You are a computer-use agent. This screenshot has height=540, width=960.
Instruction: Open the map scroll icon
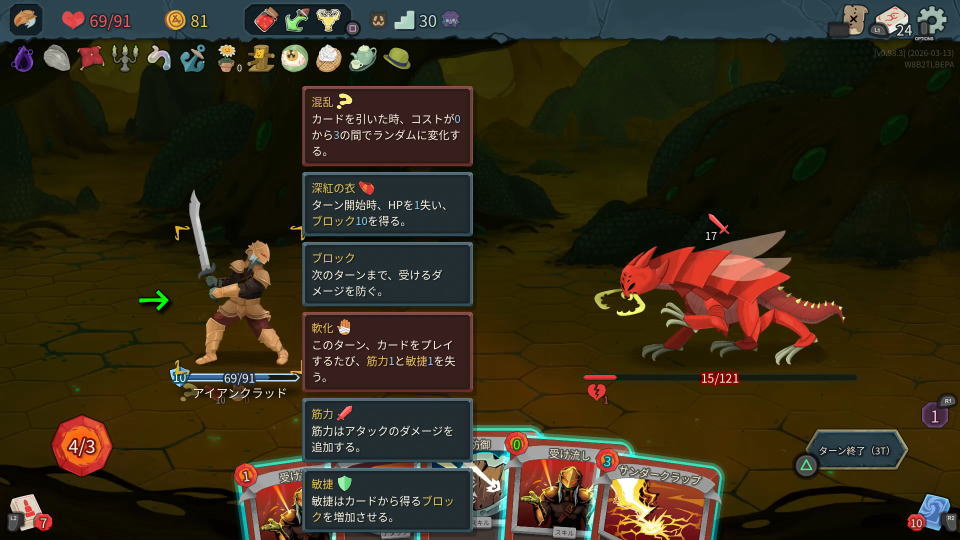coord(854,19)
